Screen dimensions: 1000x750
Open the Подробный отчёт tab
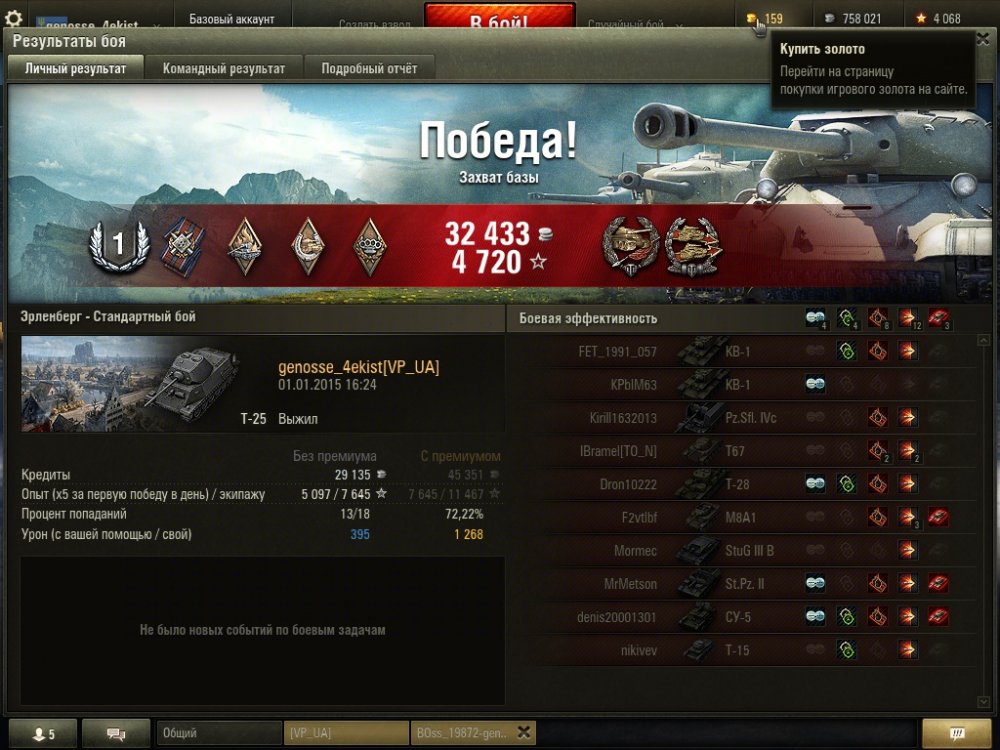[369, 69]
